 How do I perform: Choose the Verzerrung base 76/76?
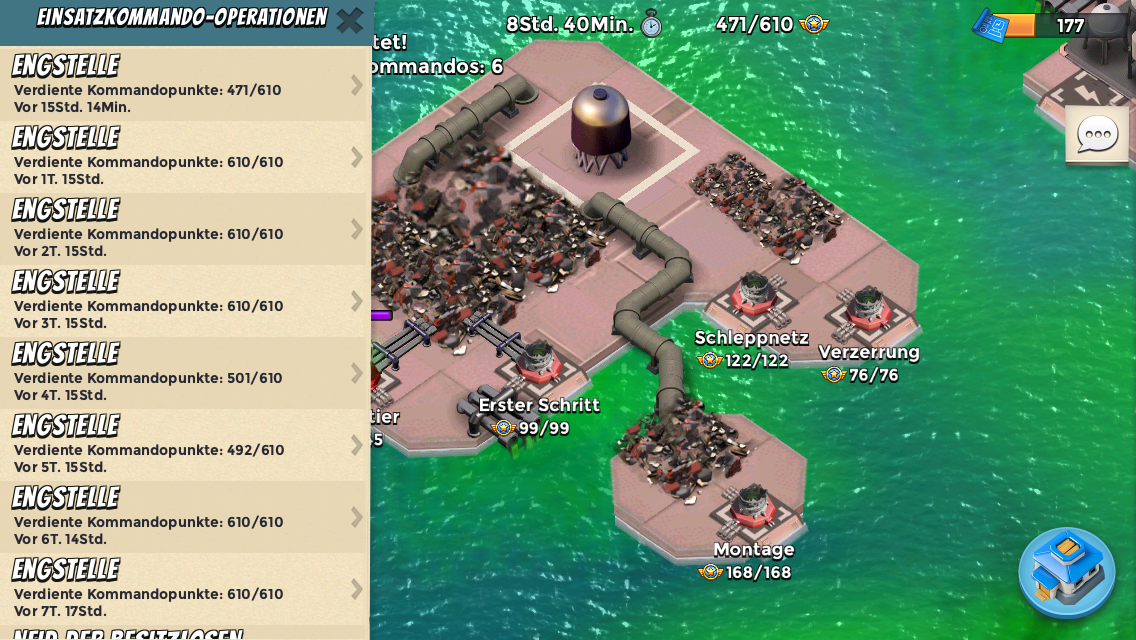click(867, 312)
